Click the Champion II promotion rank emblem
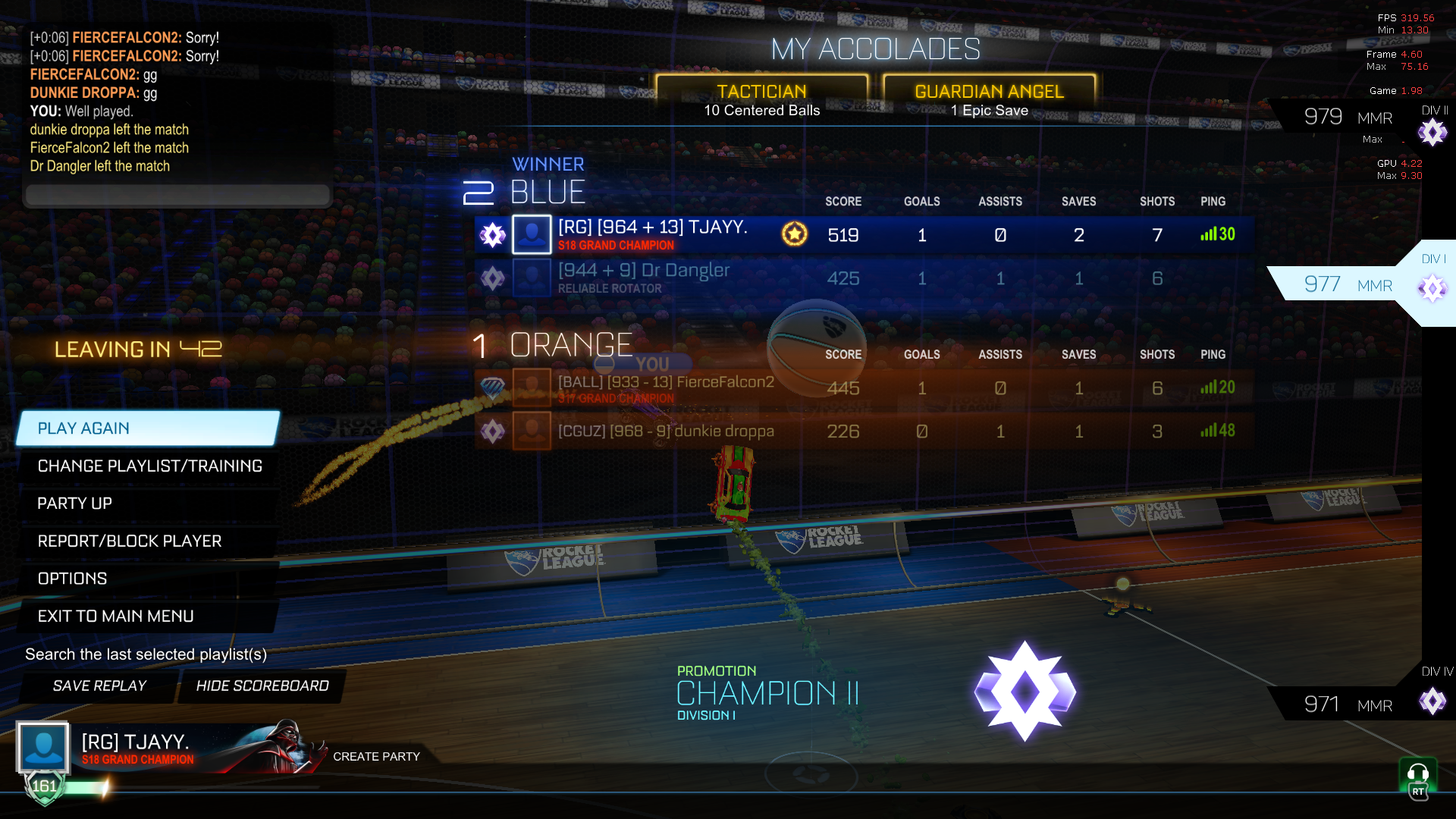This screenshot has height=819, width=1456. (1025, 690)
